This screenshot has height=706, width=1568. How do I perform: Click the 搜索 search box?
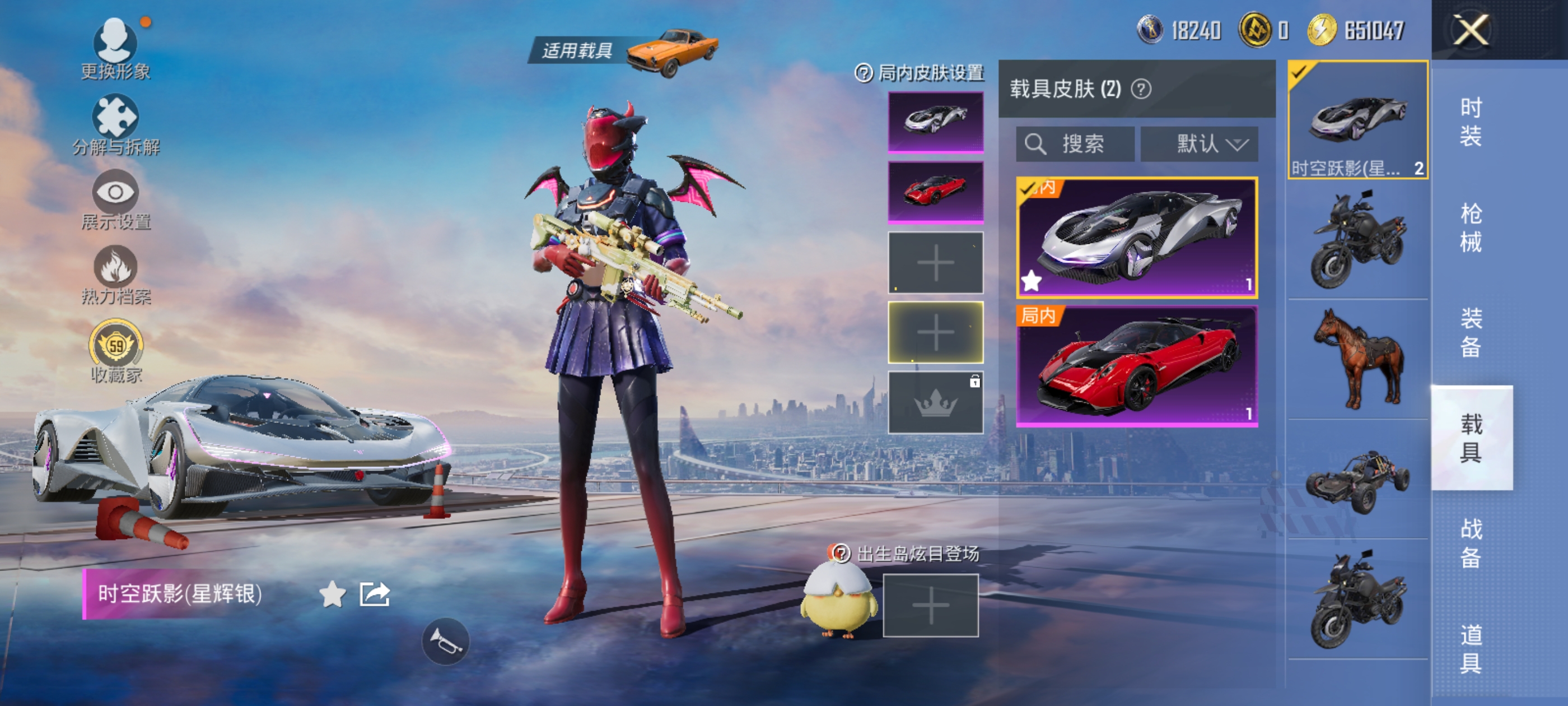(x=1075, y=145)
